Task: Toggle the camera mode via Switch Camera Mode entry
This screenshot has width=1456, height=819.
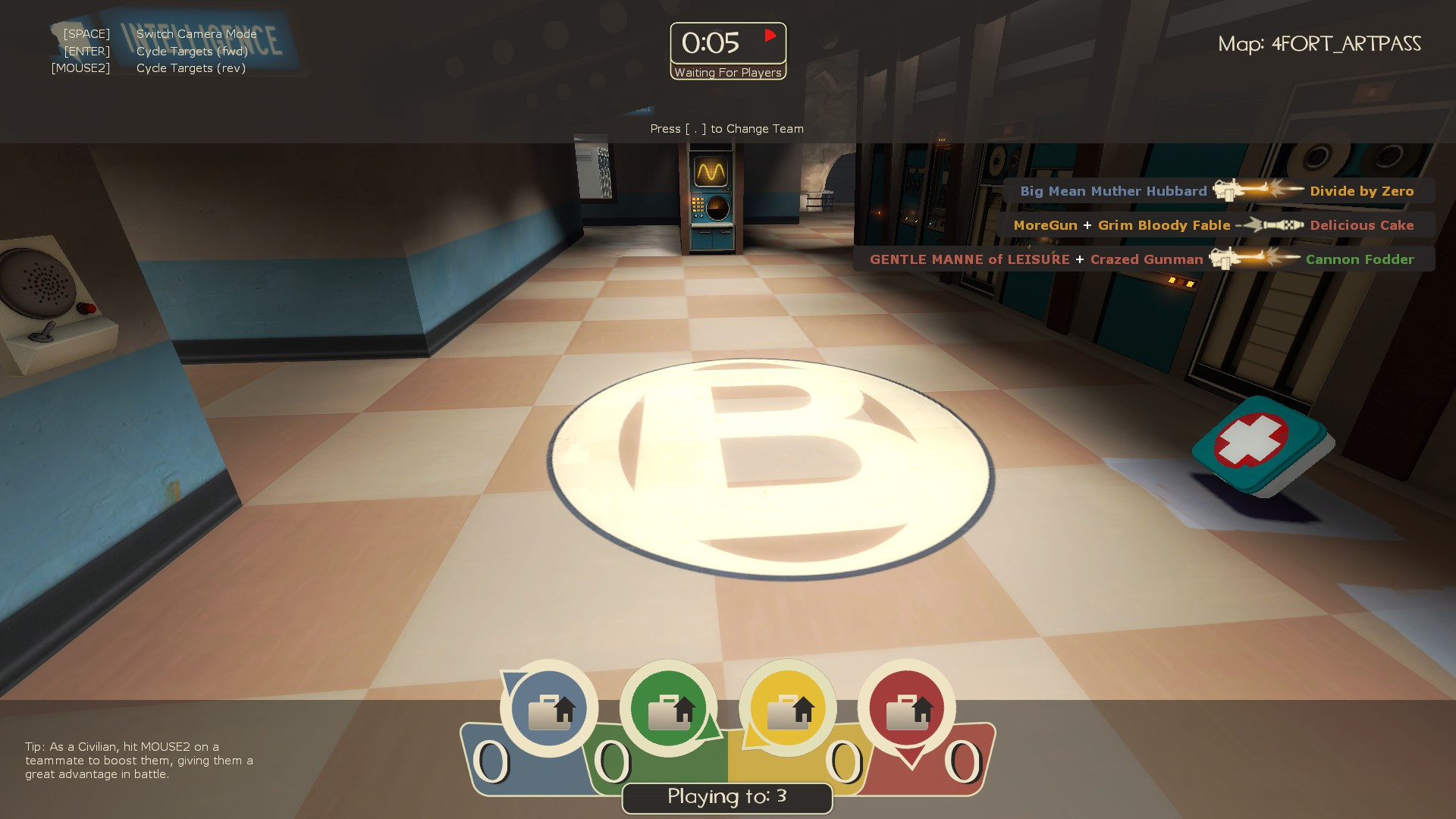Action: point(195,34)
